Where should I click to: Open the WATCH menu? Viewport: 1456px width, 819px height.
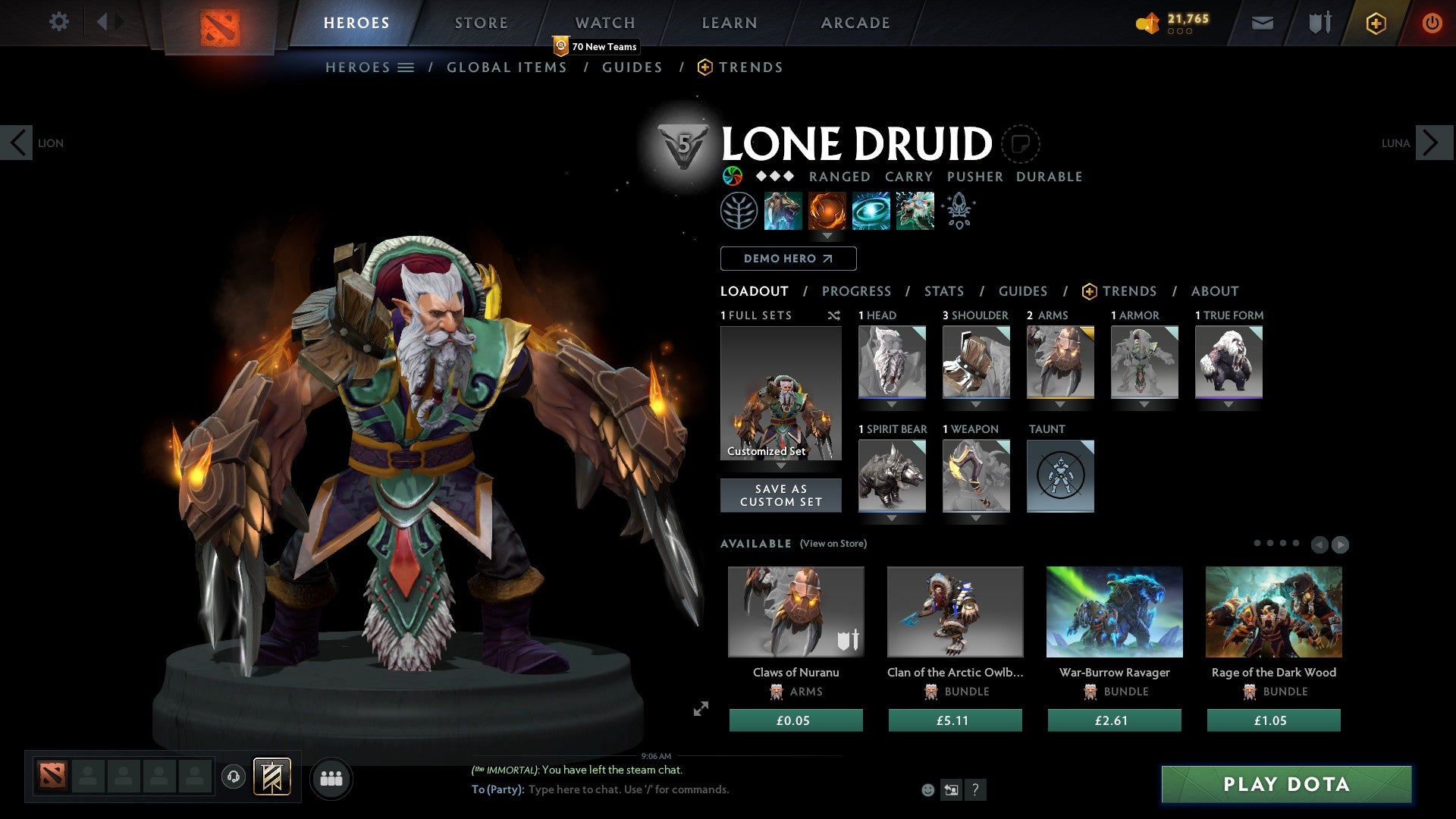[604, 22]
